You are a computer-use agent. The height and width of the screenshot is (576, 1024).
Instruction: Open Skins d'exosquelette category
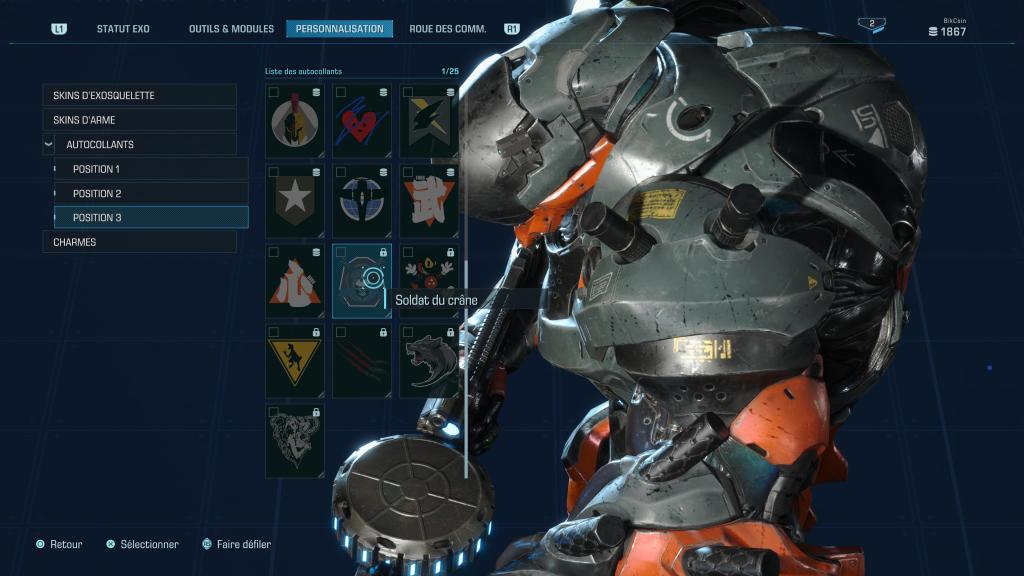[x=139, y=95]
